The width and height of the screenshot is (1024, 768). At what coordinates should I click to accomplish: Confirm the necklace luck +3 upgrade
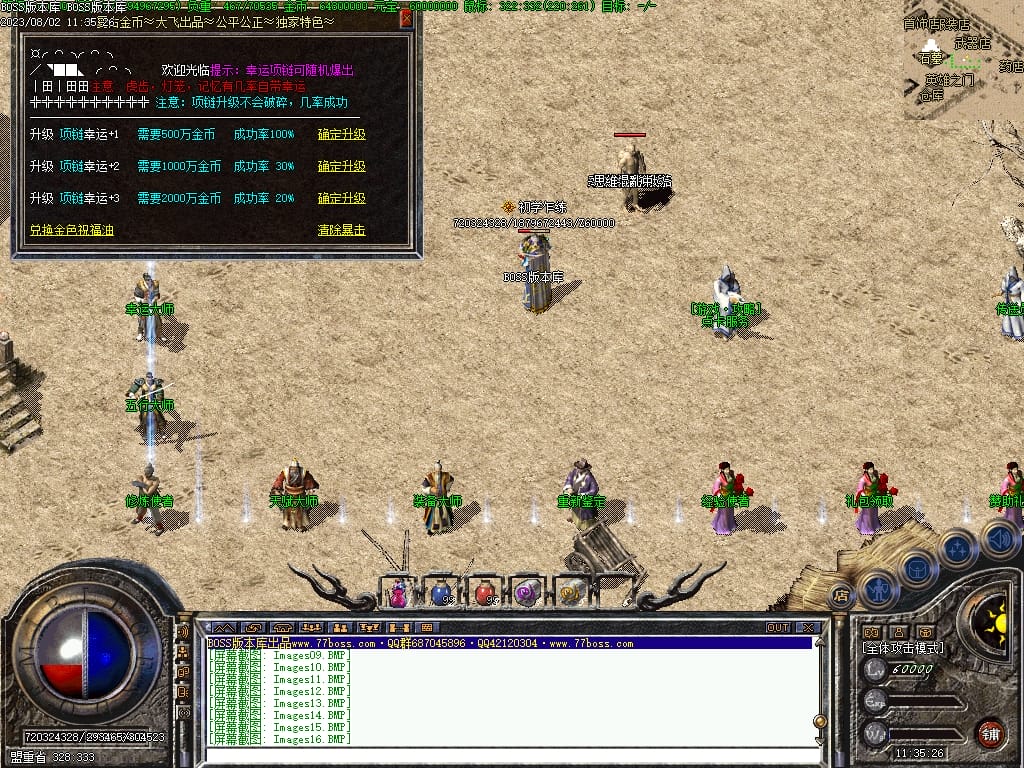342,199
